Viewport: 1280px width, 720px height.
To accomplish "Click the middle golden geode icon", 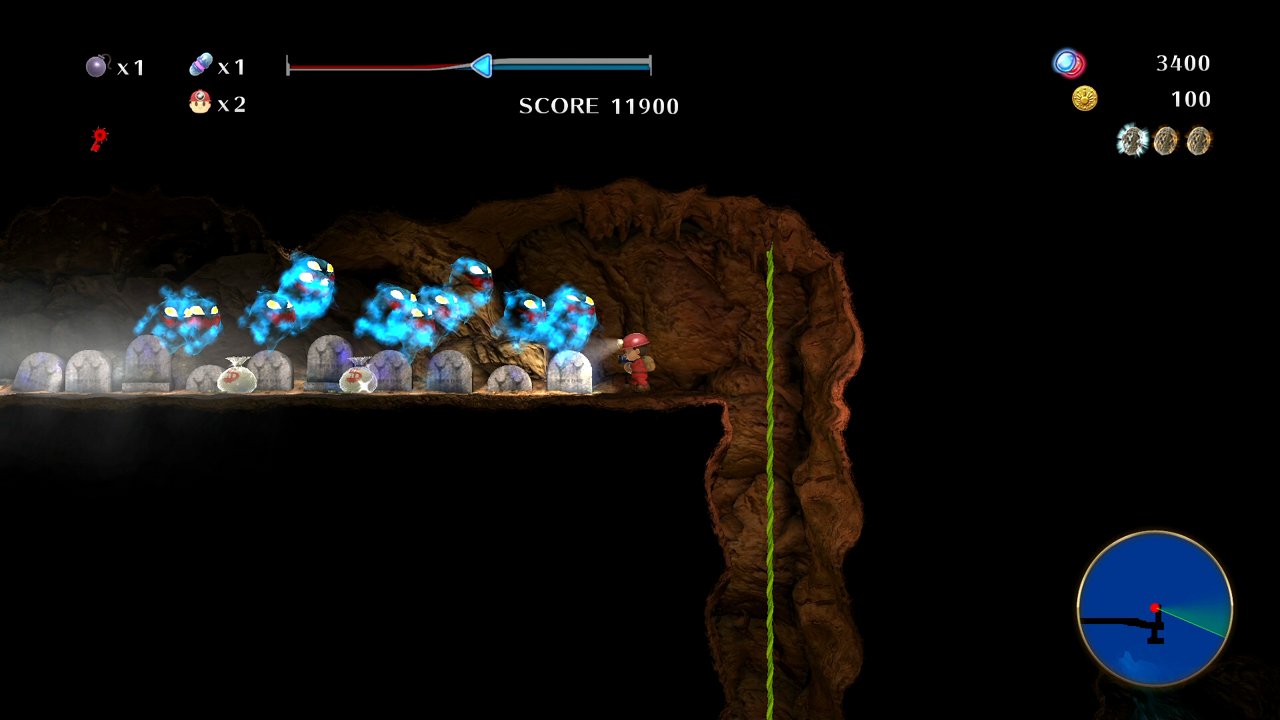I will click(1164, 141).
